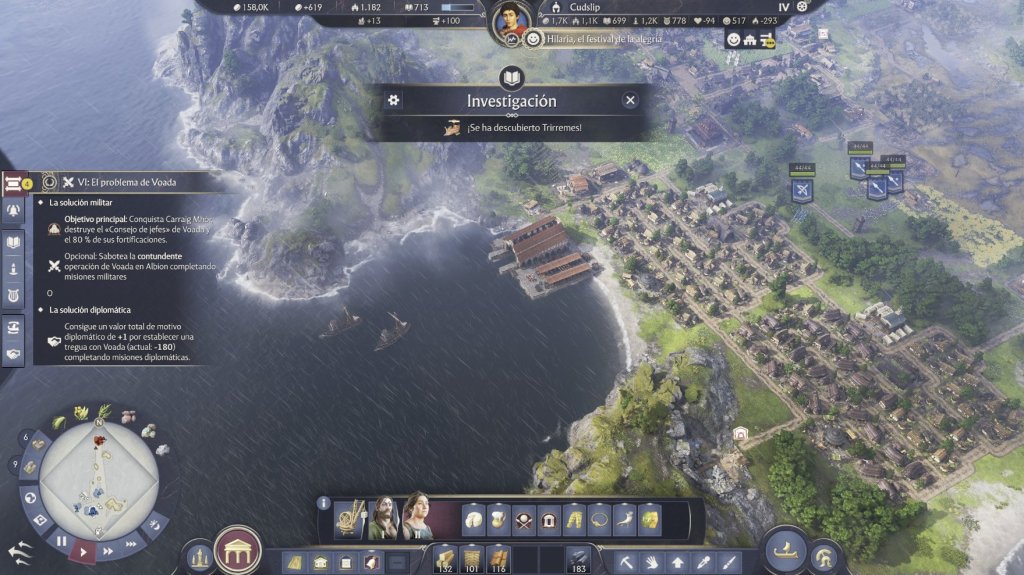
Task: Select the hand move tool
Action: pyautogui.click(x=653, y=562)
